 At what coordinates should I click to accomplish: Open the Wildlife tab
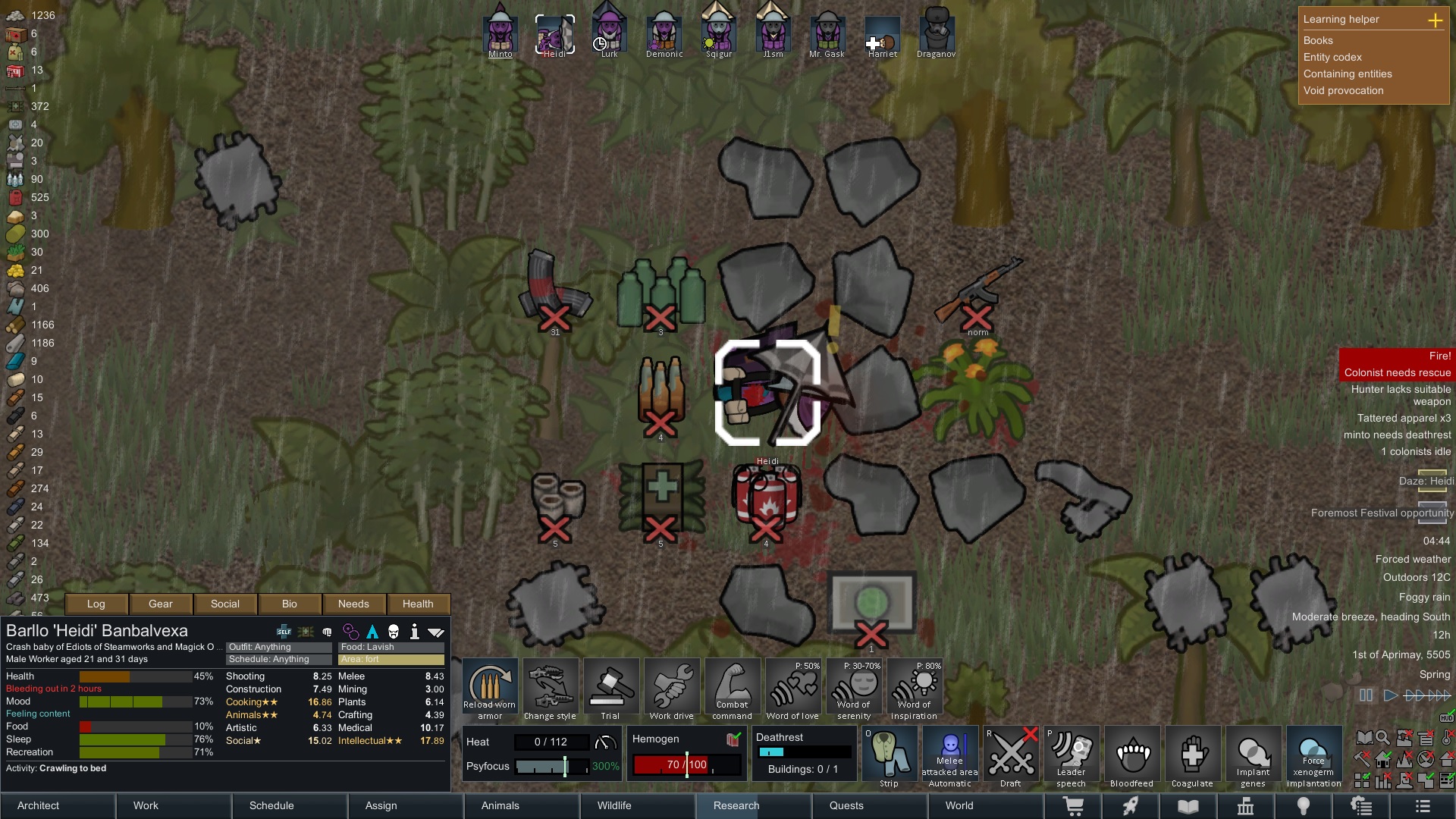click(x=614, y=805)
